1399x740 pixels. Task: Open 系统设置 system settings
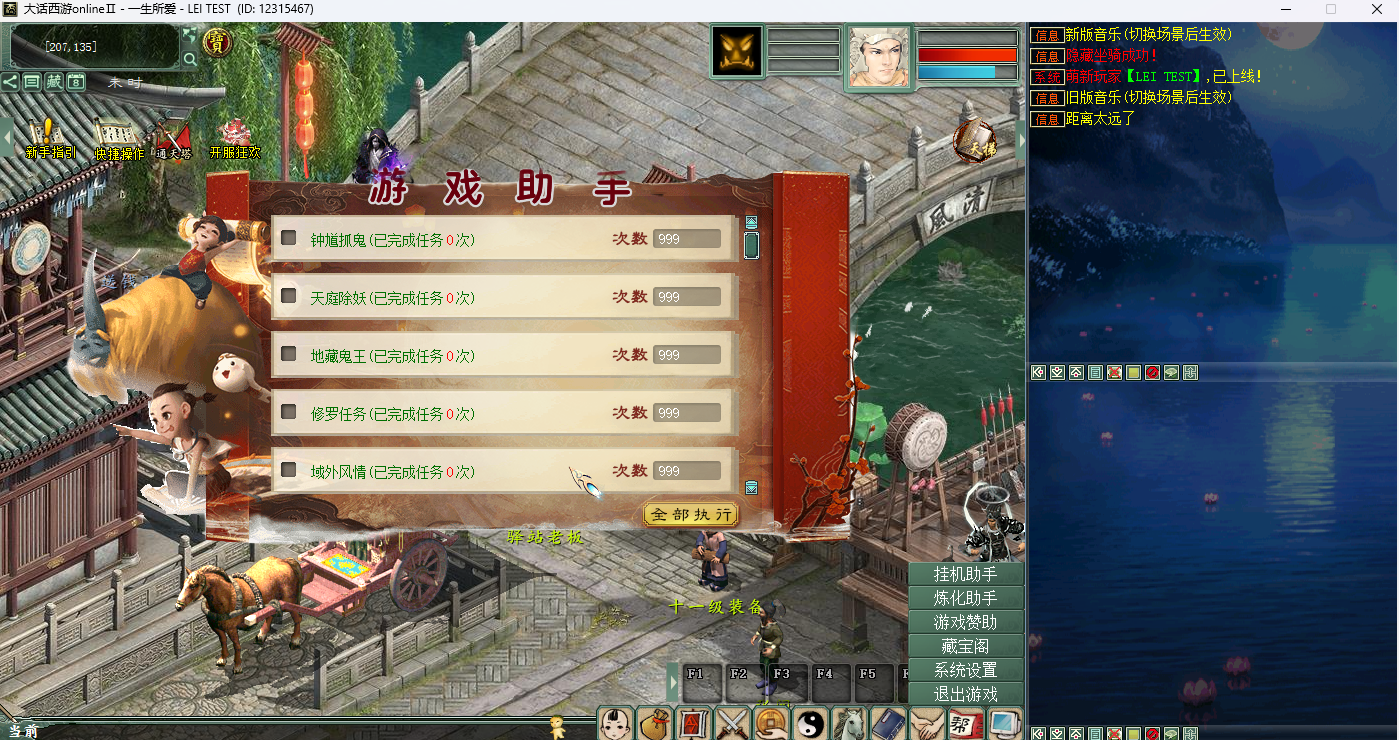(x=965, y=670)
